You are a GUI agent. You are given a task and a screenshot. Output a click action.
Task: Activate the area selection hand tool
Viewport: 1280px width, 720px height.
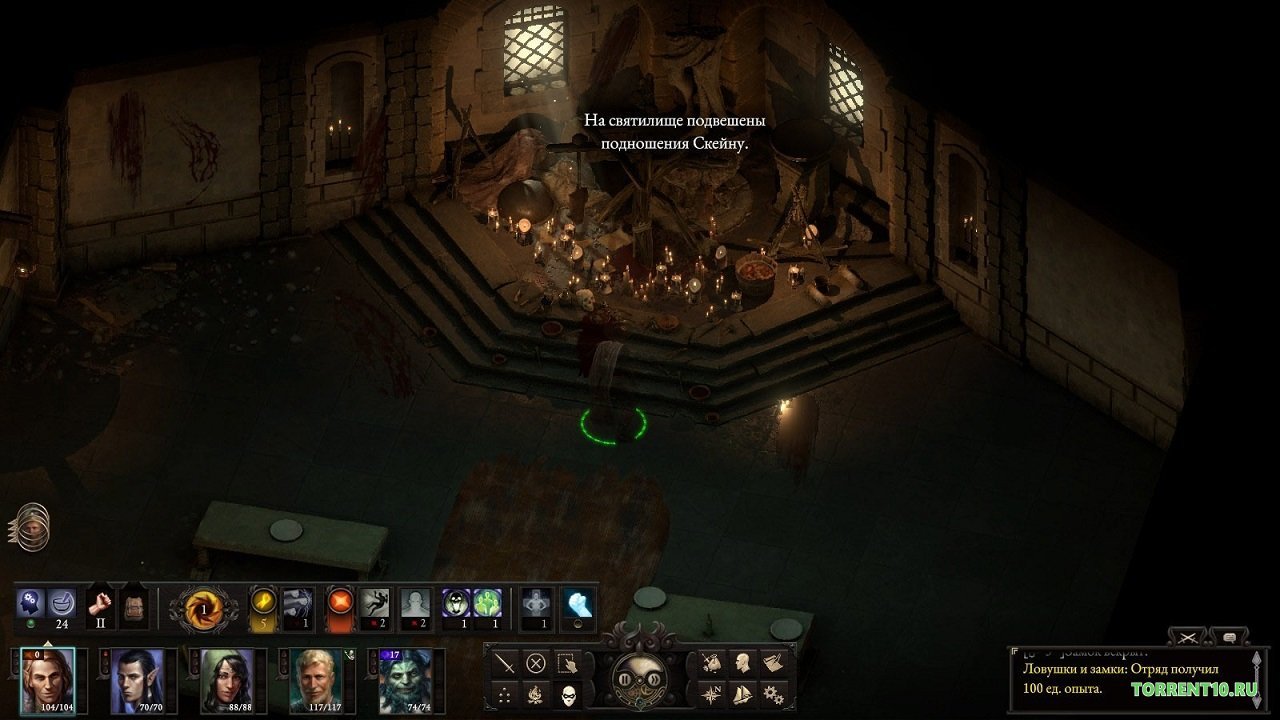click(x=566, y=662)
